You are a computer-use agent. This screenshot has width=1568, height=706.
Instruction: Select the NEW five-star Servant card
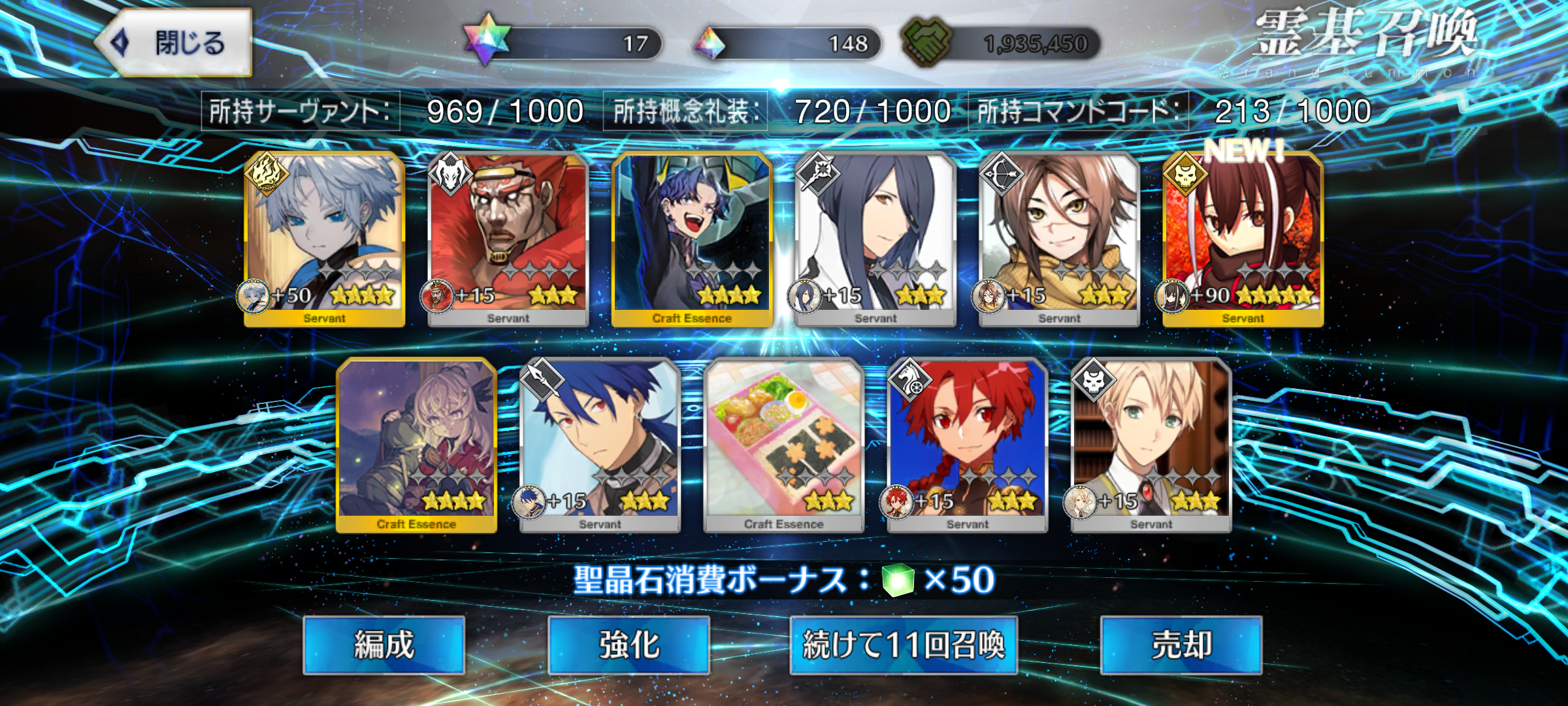point(1243,239)
